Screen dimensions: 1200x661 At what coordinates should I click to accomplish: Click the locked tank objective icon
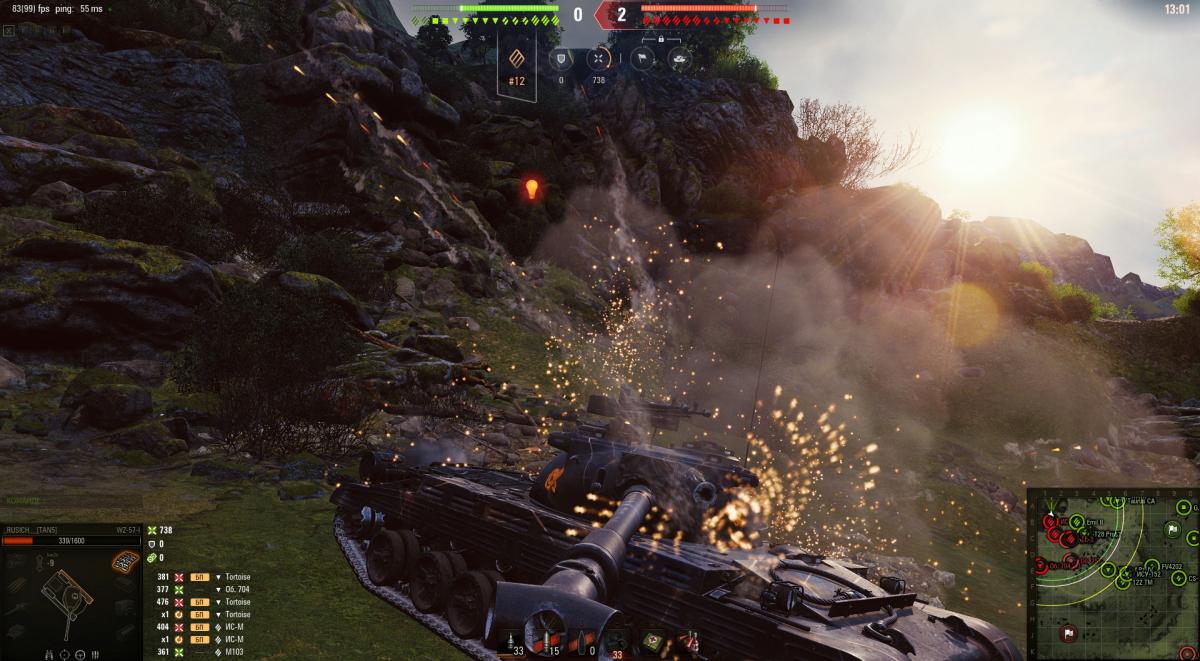tap(679, 59)
